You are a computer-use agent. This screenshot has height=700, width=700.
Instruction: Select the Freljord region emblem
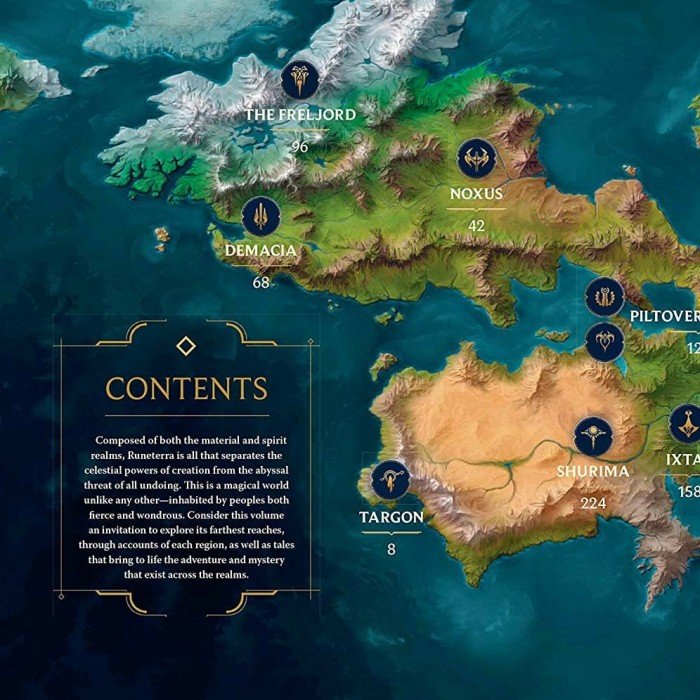coord(300,80)
